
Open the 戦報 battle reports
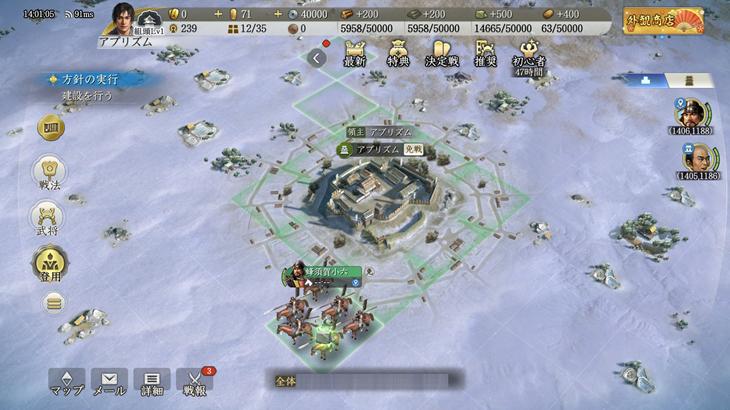pyautogui.click(x=195, y=383)
